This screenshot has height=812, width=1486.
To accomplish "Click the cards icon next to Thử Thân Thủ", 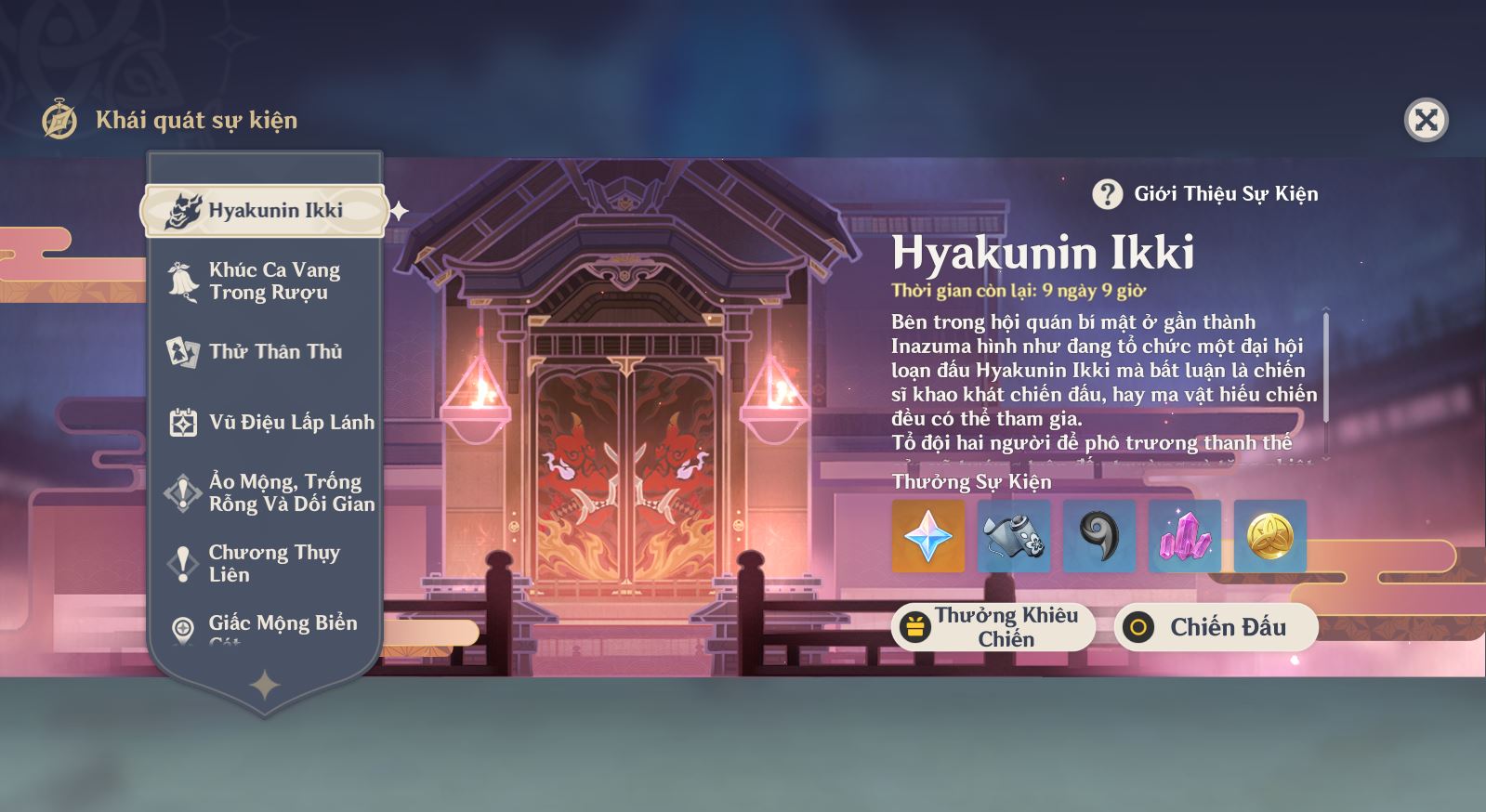I will coord(182,351).
